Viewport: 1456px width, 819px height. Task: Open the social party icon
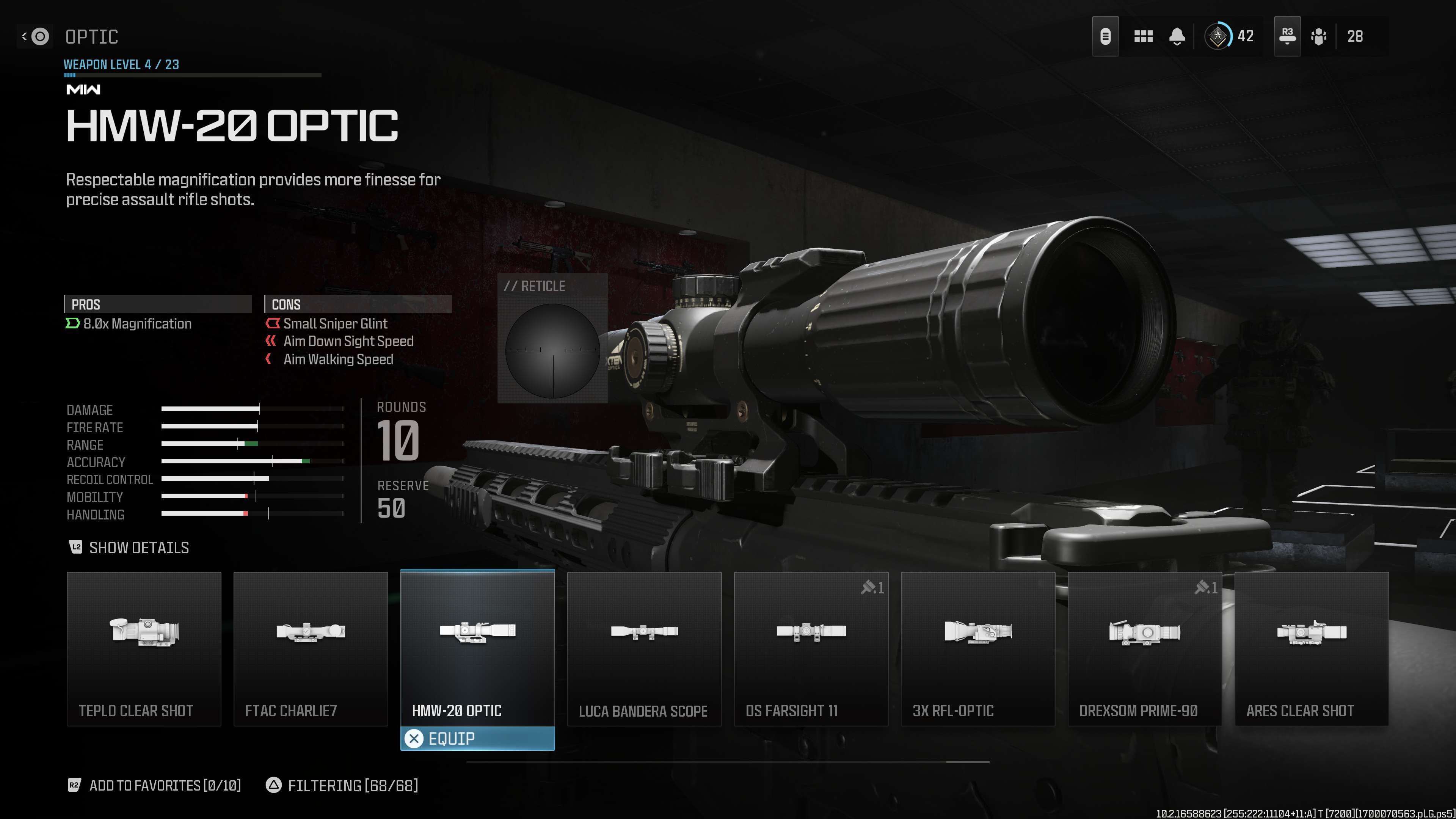tap(1319, 37)
